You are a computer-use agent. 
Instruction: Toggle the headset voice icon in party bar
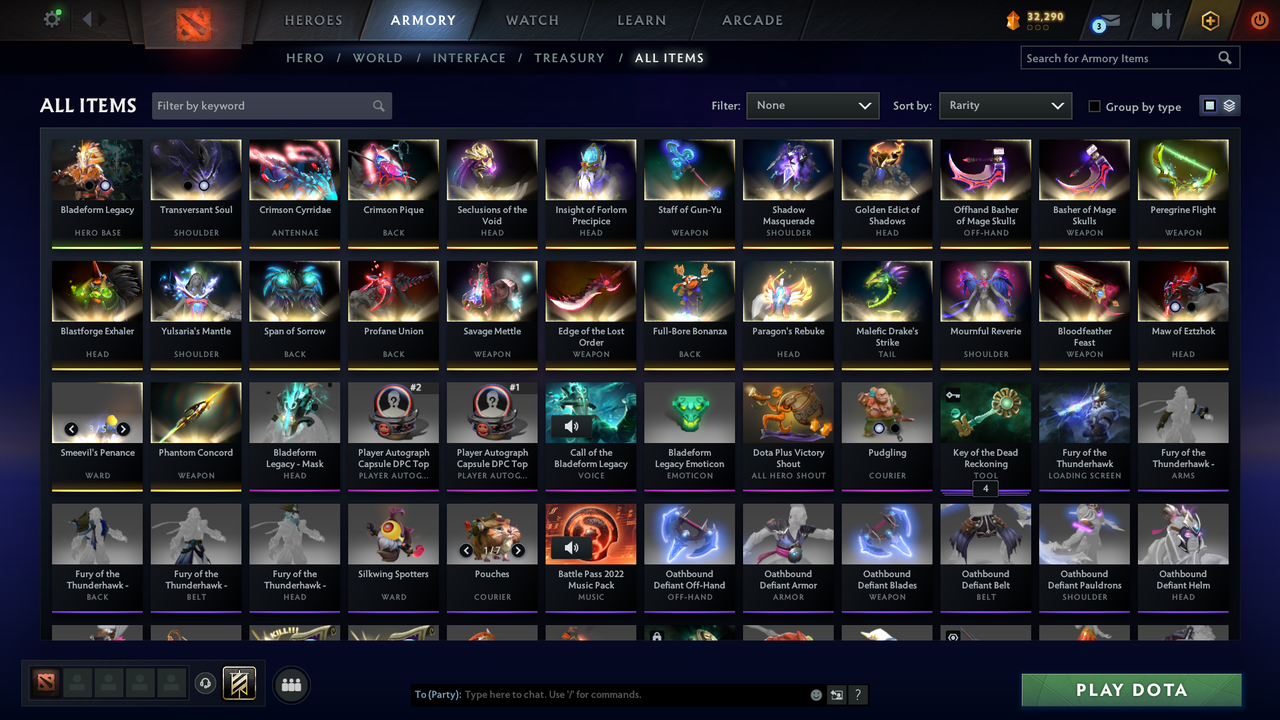pyautogui.click(x=206, y=684)
